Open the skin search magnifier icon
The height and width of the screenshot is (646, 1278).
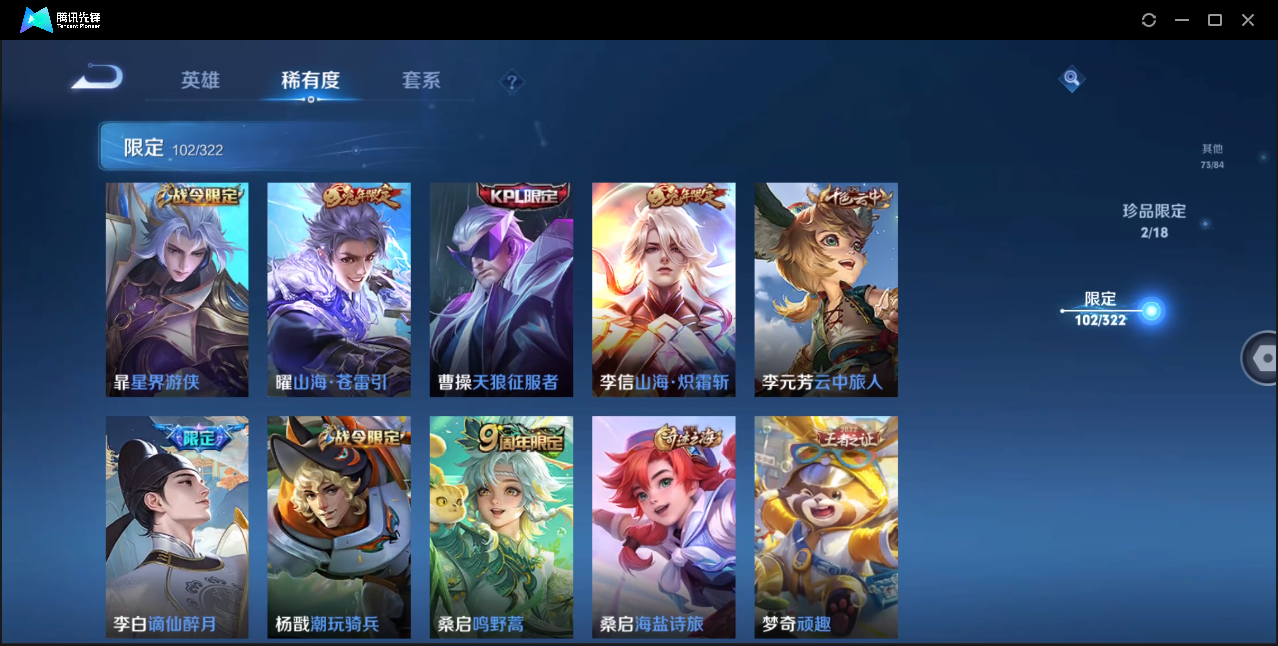[1071, 78]
